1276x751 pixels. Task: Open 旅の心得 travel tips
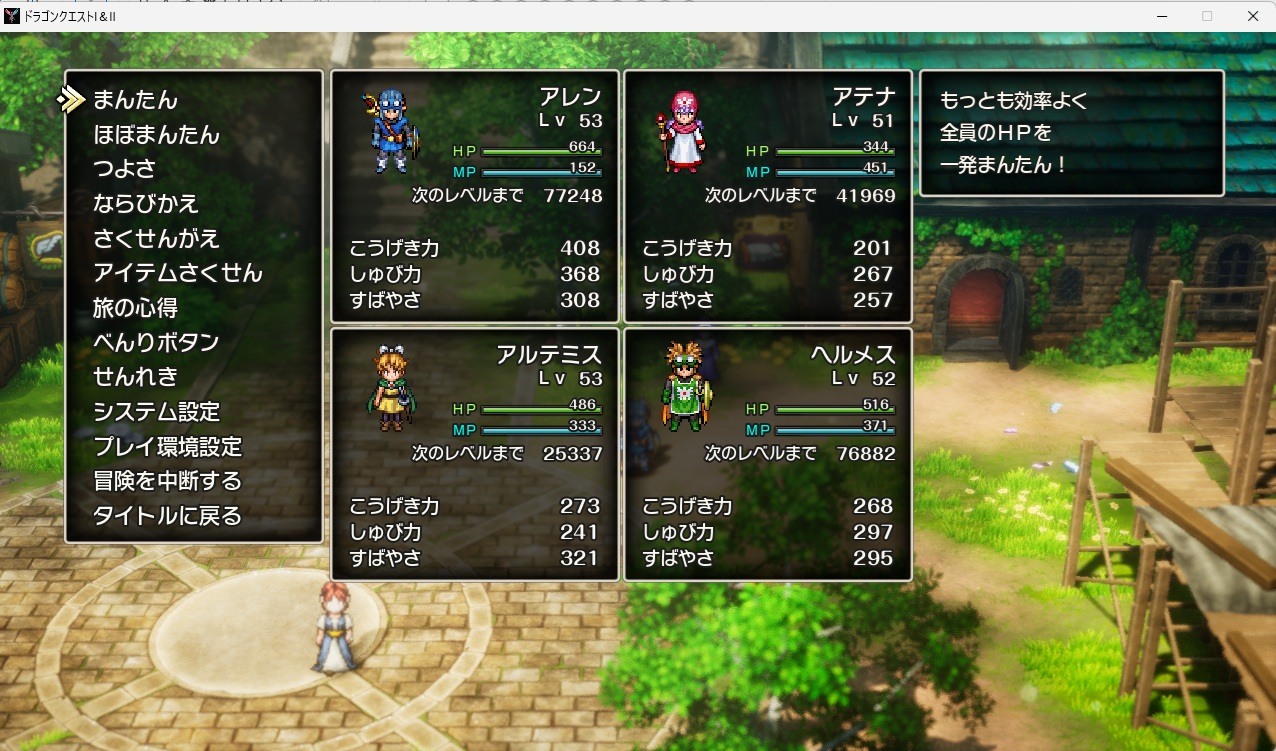pyautogui.click(x=135, y=308)
